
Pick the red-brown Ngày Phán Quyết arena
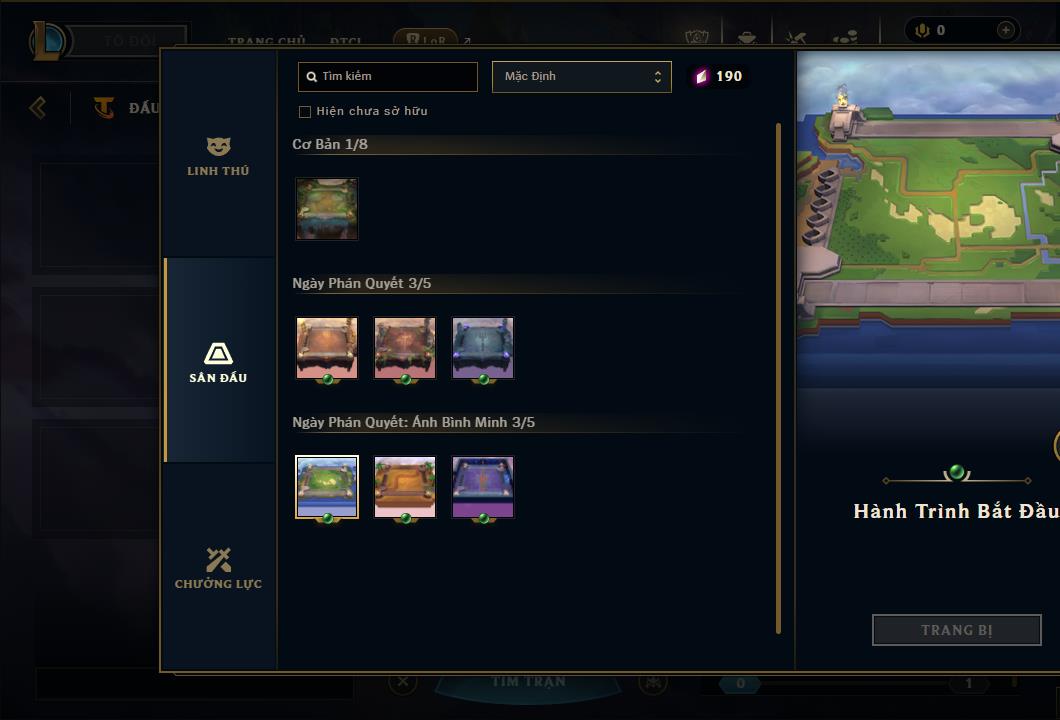pos(404,348)
